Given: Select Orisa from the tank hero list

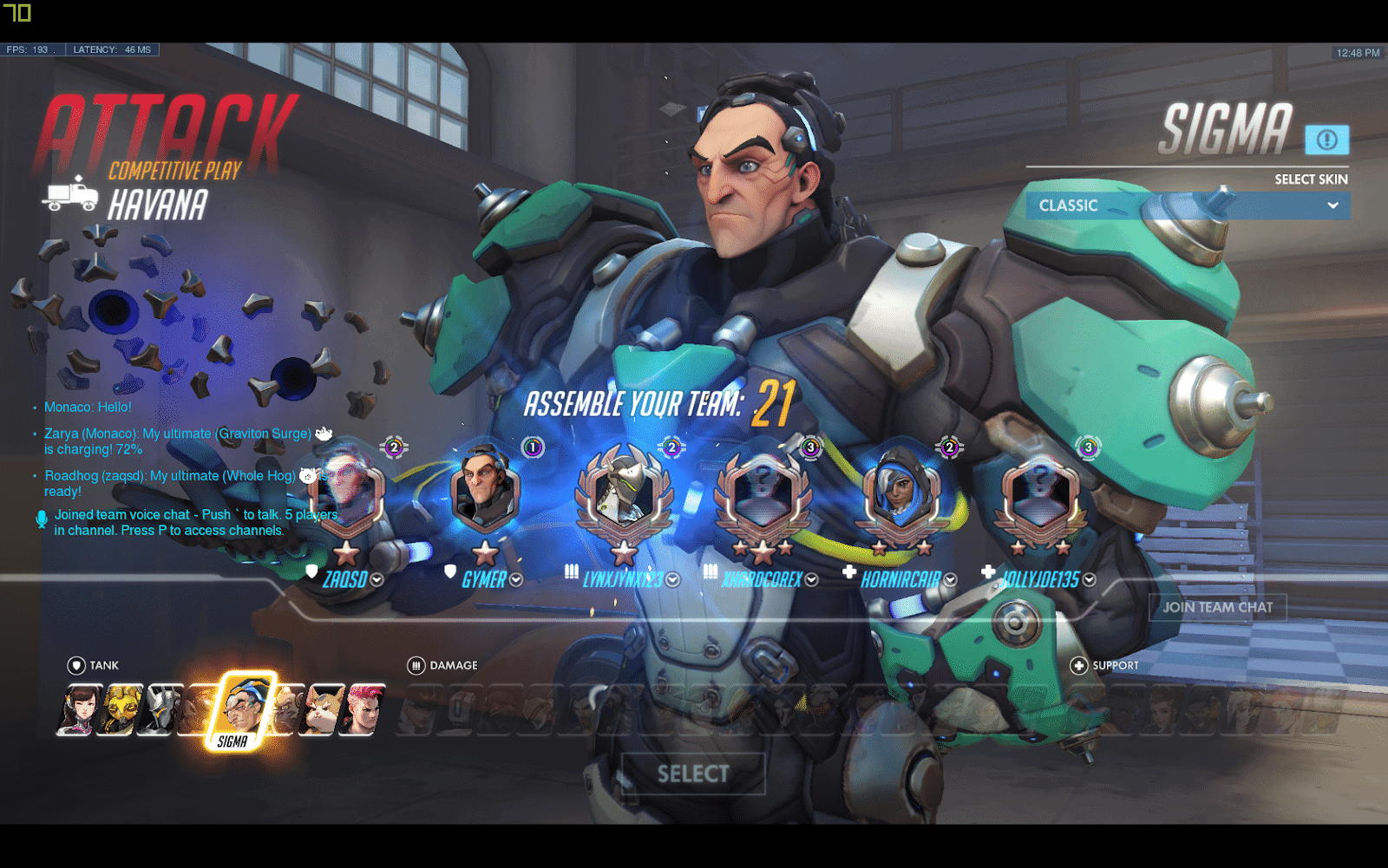Looking at the screenshot, I should 120,711.
